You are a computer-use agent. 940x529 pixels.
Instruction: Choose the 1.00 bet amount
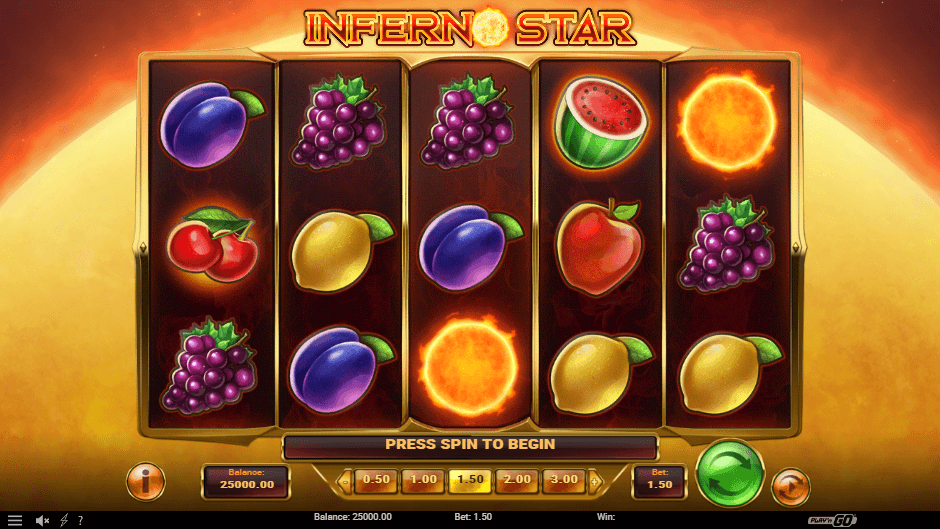[x=423, y=480]
